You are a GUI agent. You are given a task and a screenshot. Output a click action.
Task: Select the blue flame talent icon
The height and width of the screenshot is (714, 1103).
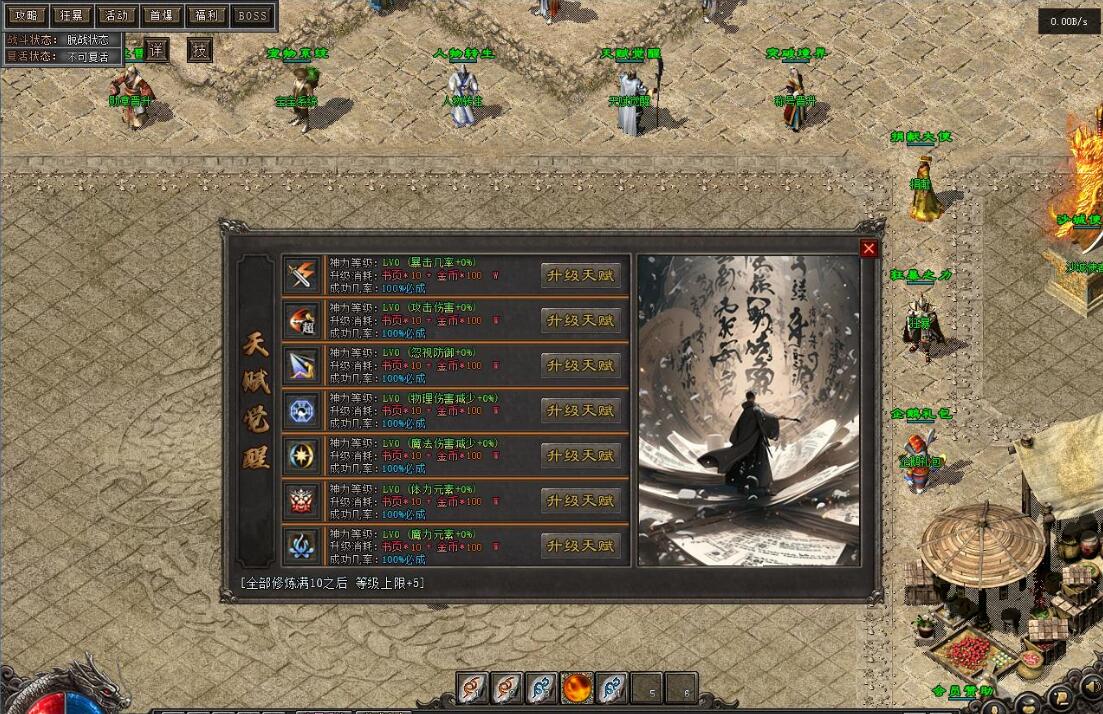(x=301, y=545)
